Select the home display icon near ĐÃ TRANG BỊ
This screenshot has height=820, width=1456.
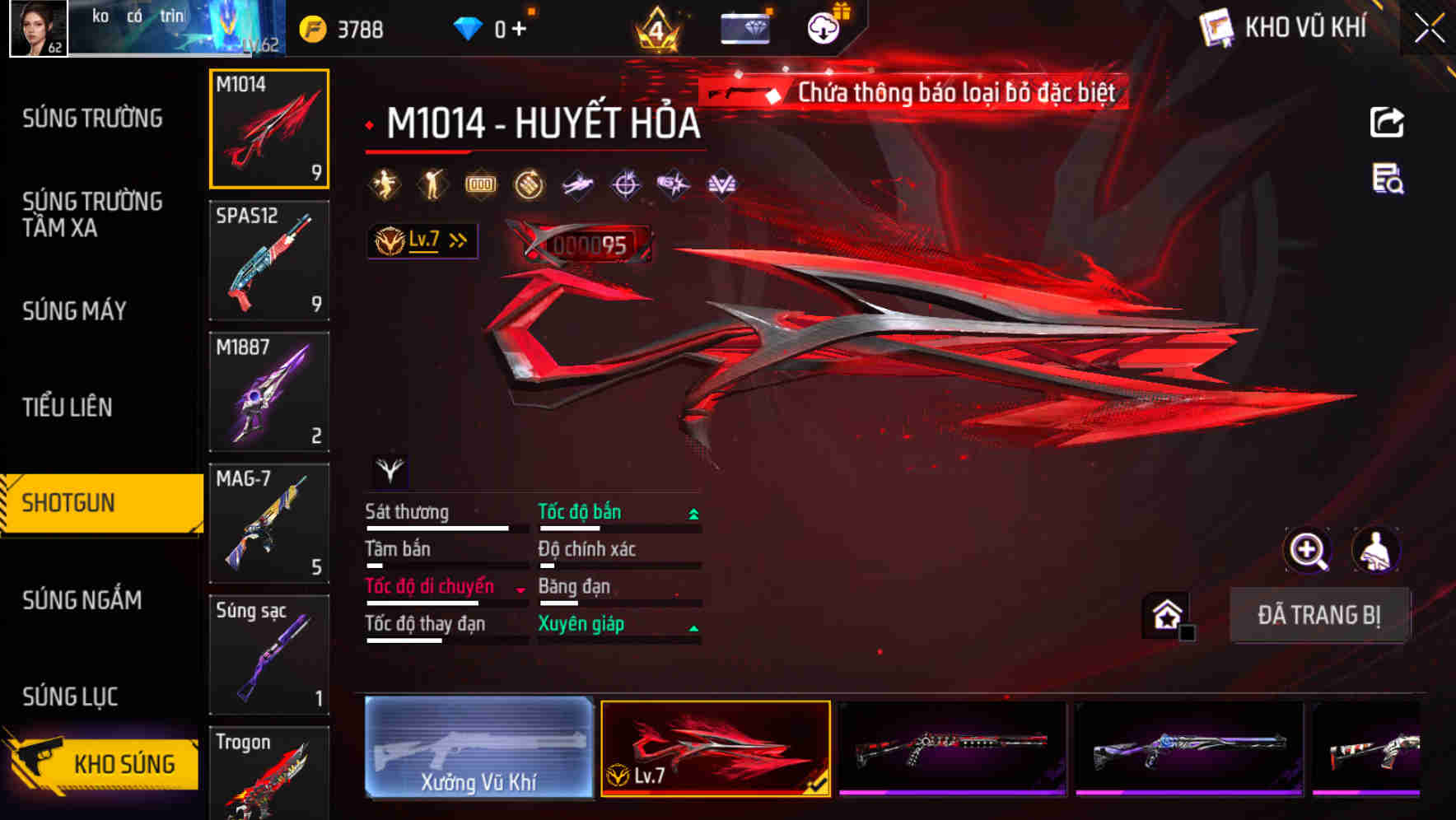coord(1166,613)
